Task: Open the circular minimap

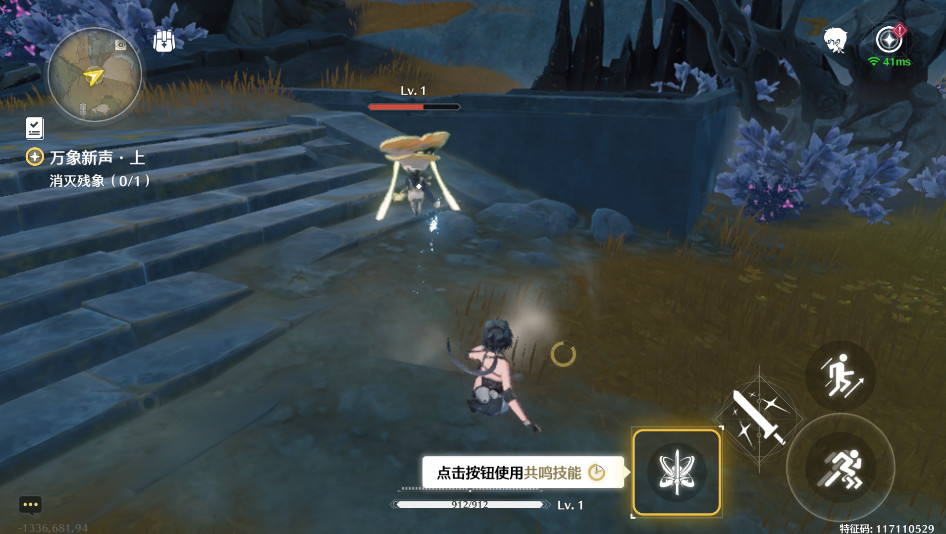Action: pyautogui.click(x=95, y=74)
